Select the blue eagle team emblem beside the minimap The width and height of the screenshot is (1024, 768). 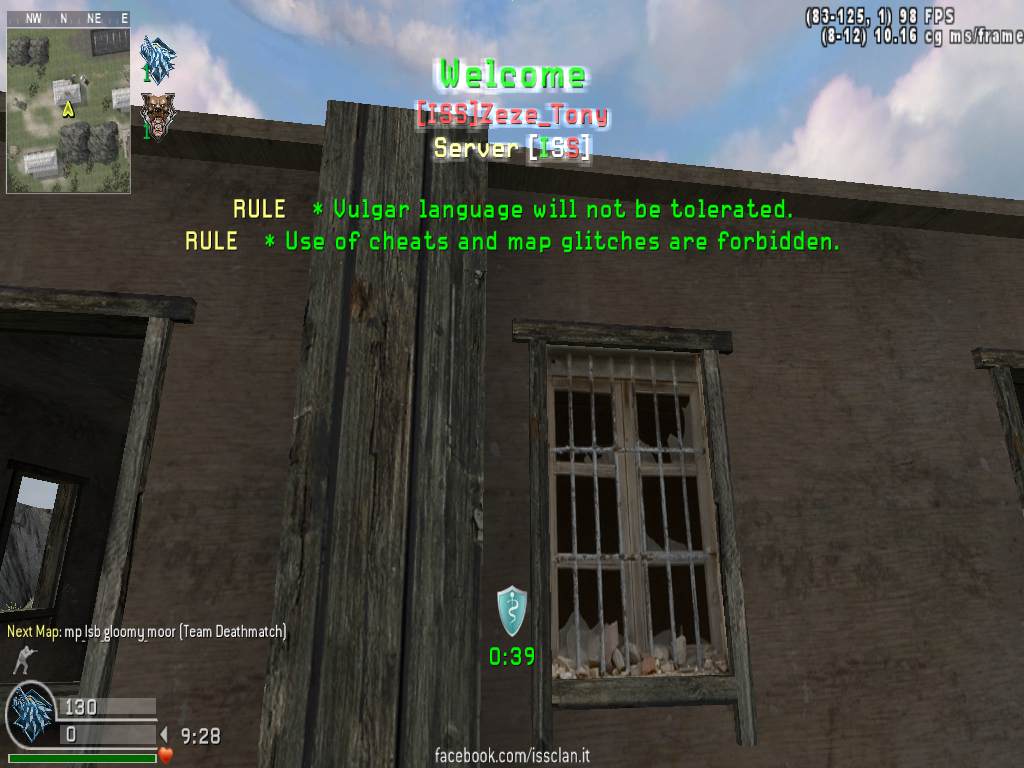[158, 57]
